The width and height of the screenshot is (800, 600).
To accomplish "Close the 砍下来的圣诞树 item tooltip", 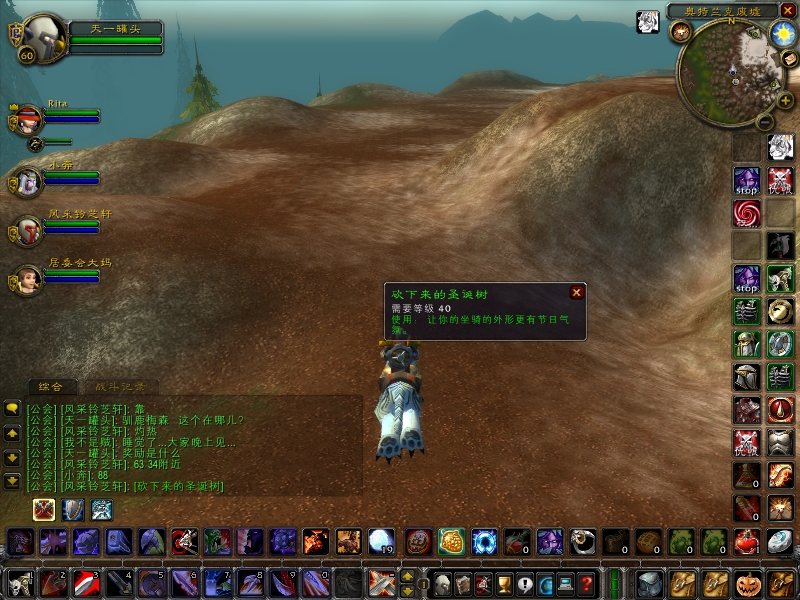I will tap(576, 292).
